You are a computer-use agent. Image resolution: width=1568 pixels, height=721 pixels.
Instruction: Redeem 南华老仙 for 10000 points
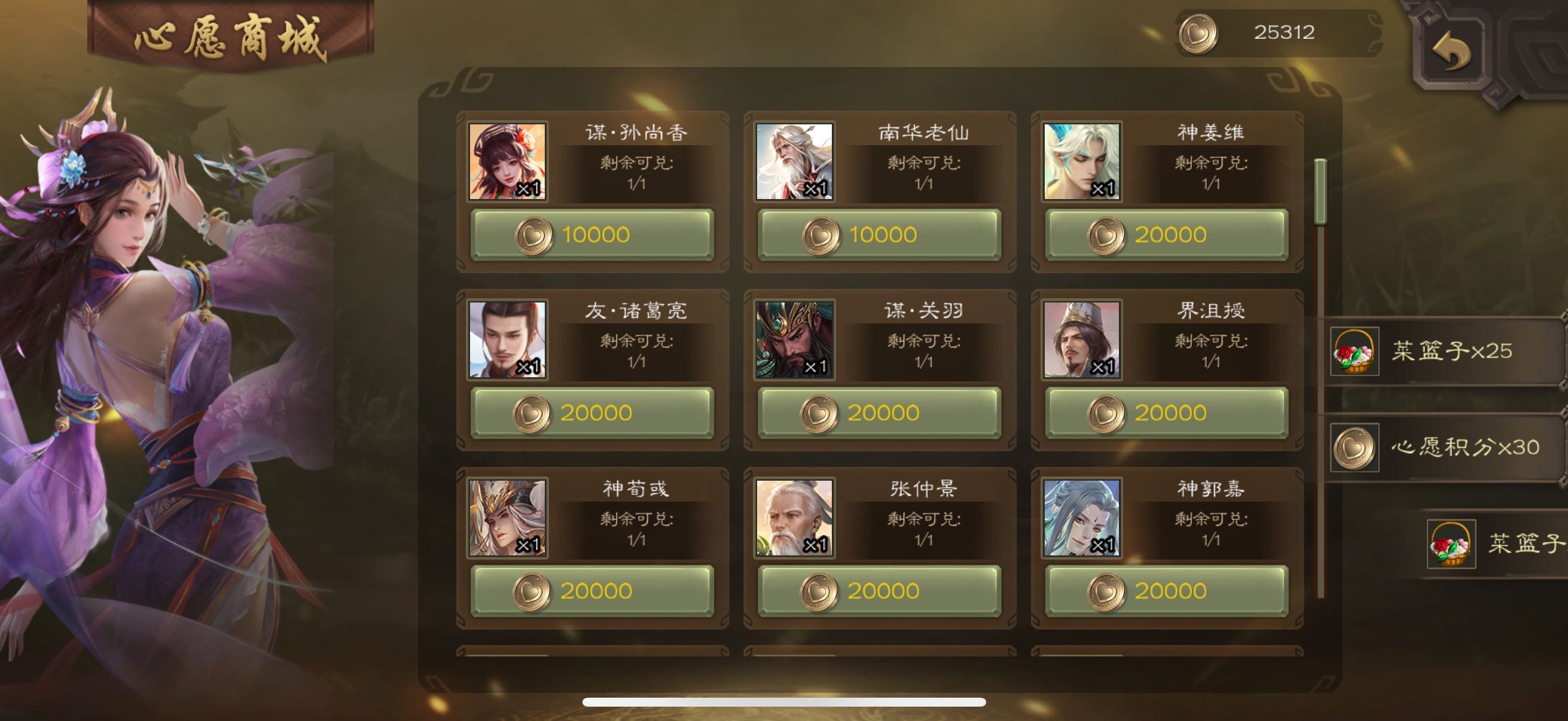[879, 235]
